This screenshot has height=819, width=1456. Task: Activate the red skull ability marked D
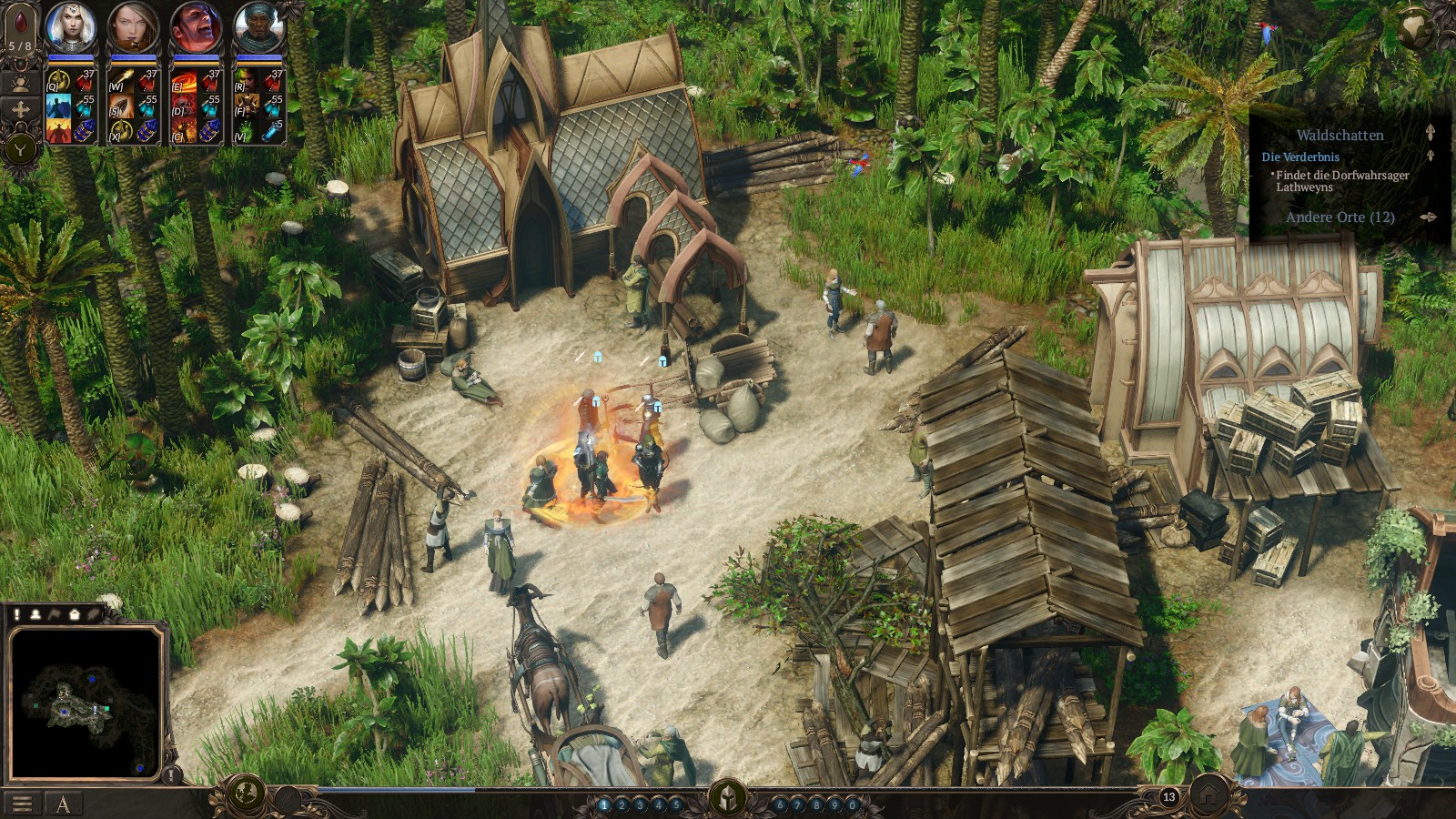(x=185, y=107)
